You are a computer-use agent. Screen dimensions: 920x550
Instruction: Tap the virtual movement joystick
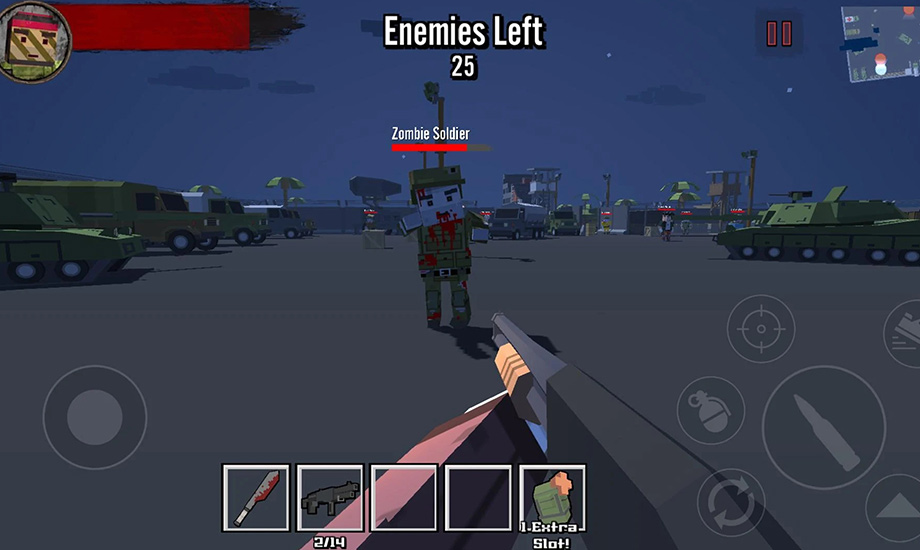point(94,417)
